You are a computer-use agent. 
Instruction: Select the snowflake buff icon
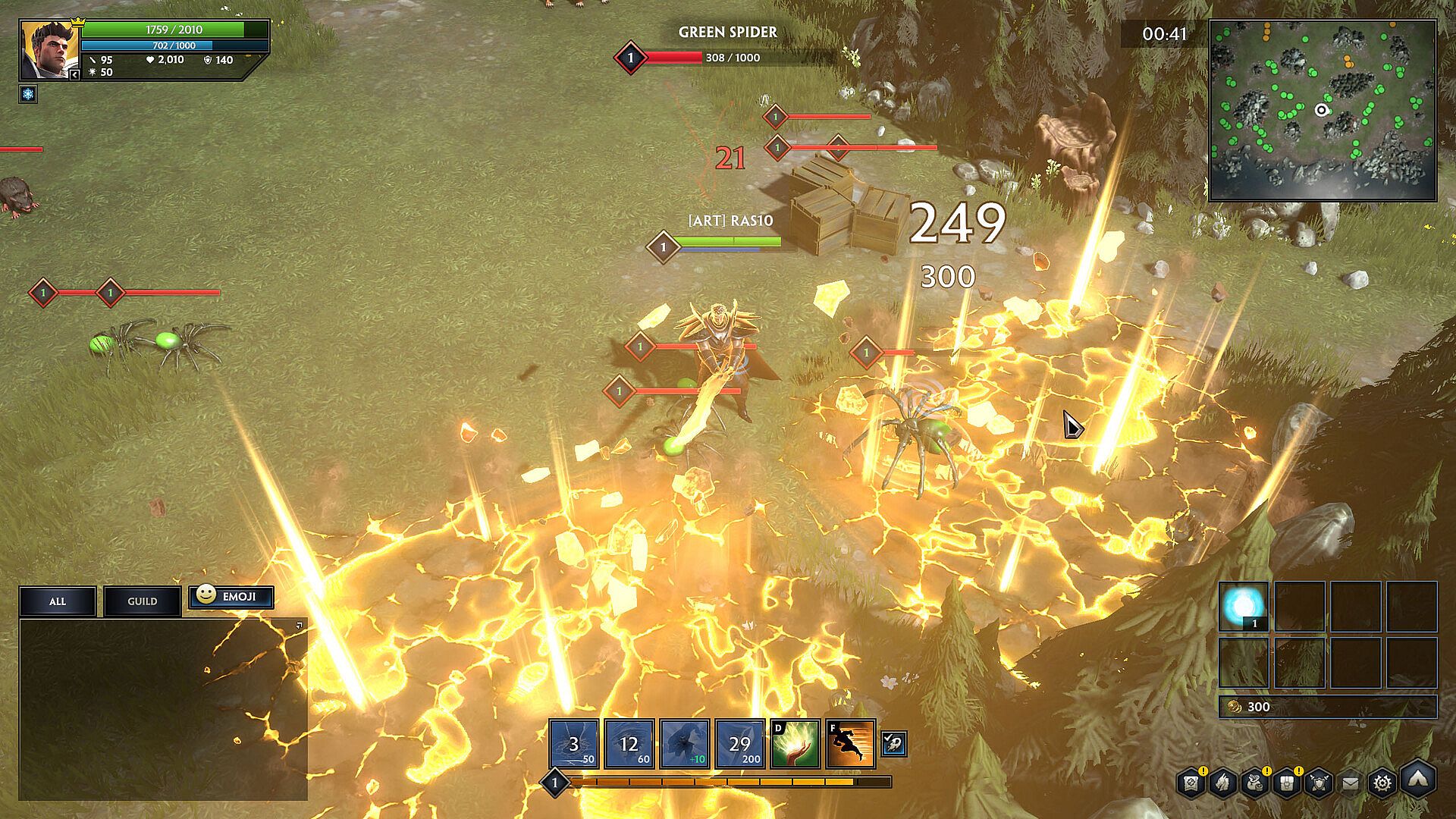pyautogui.click(x=28, y=94)
